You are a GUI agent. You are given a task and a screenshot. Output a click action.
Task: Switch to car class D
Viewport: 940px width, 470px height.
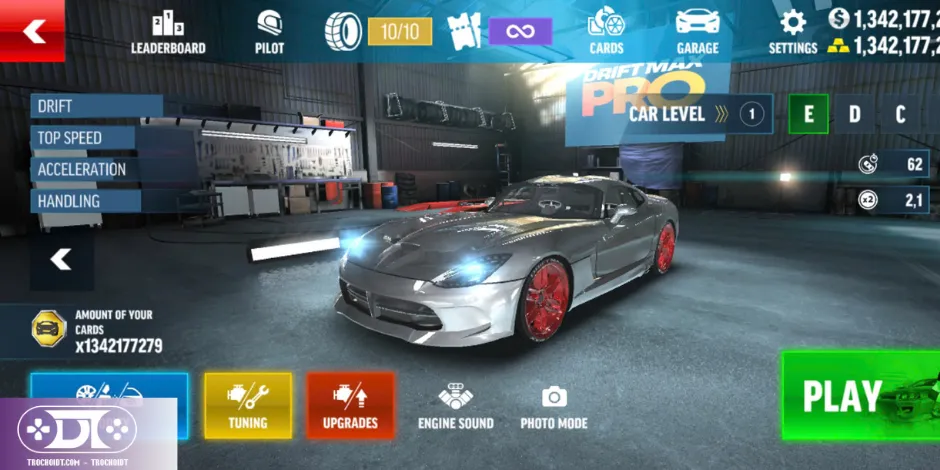(855, 114)
